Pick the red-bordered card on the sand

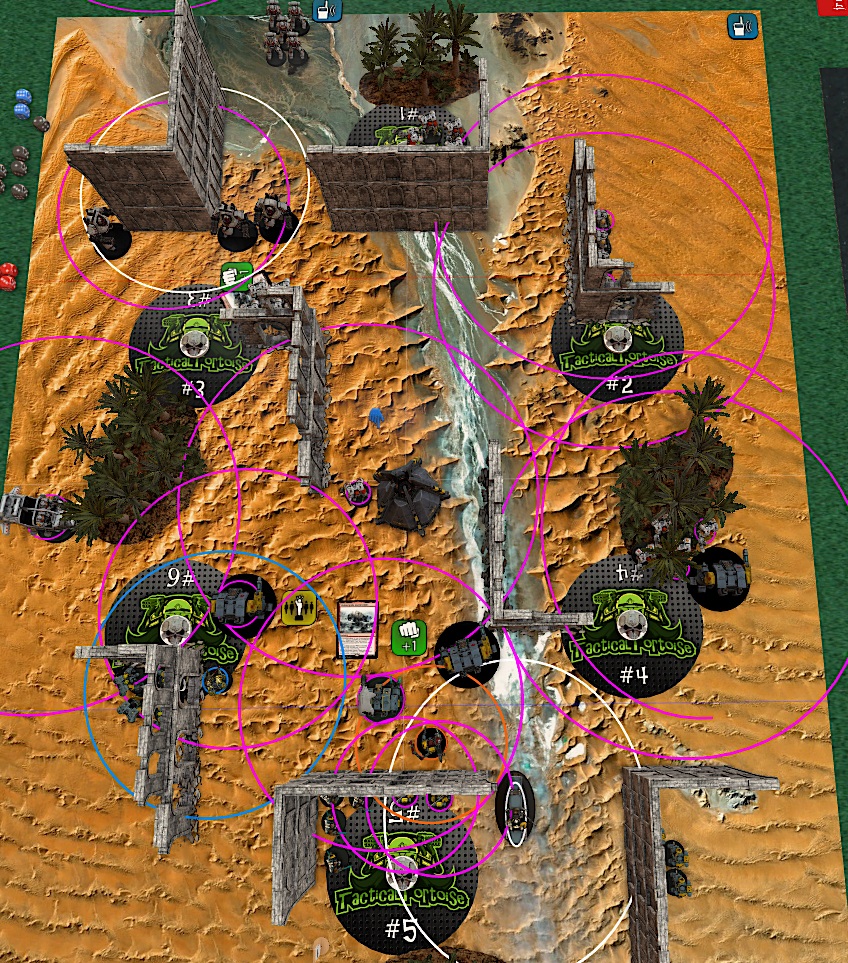(358, 630)
